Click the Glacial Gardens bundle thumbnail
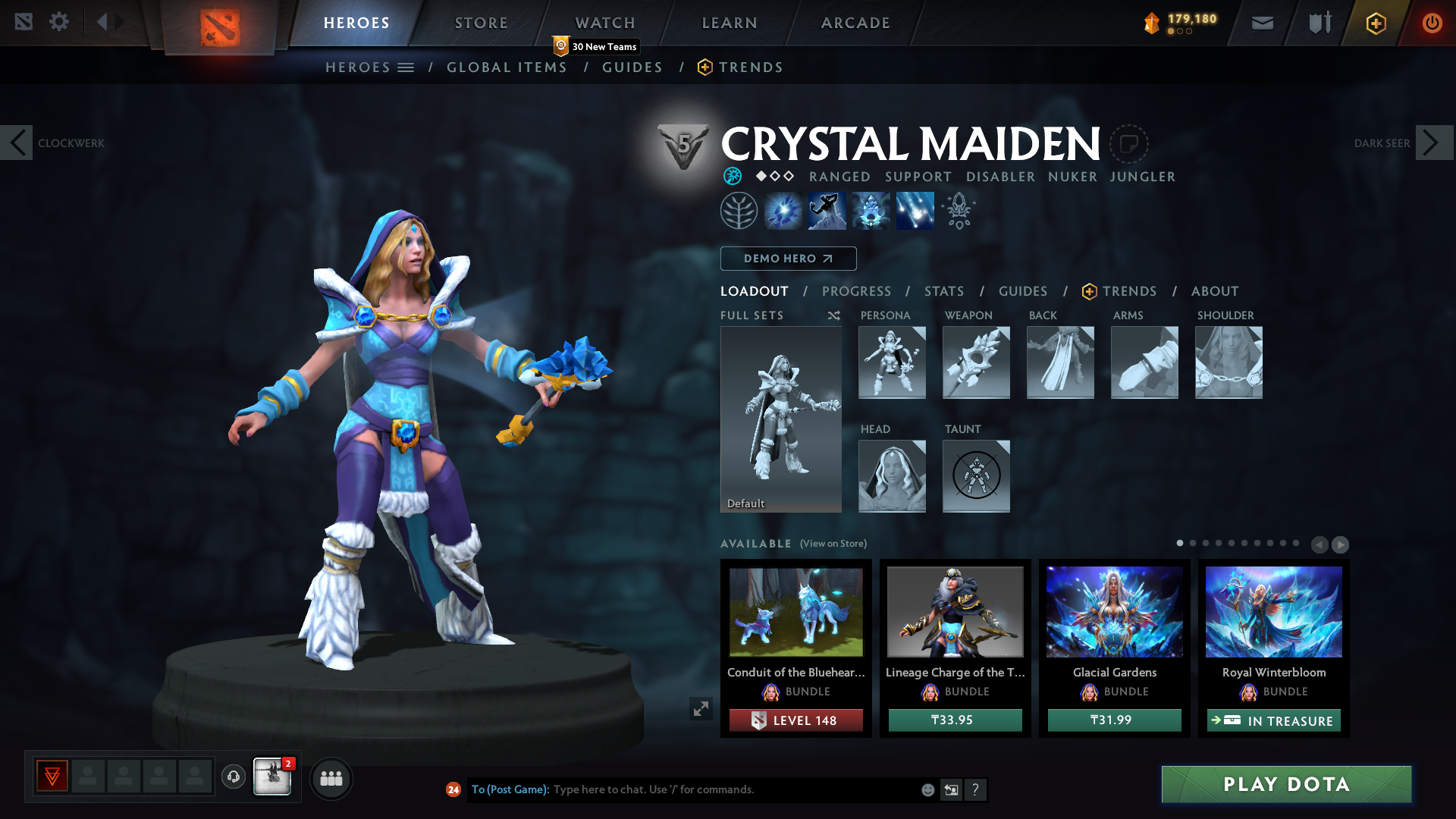Viewport: 1456px width, 819px height. [x=1113, y=611]
